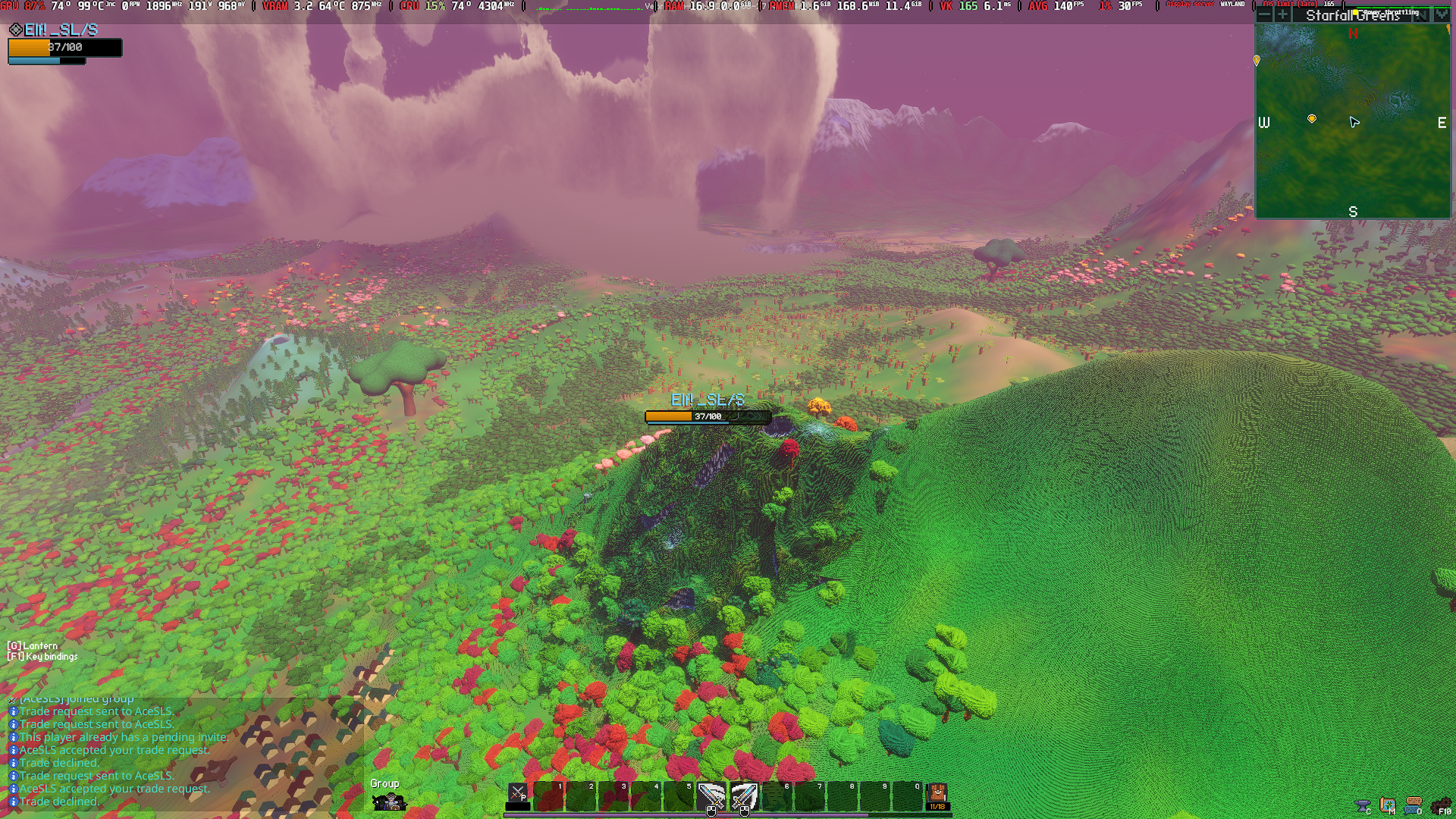Viewport: 1456px width, 819px height.
Task: Open the crossed-swords skills icon
Action: [x=518, y=794]
